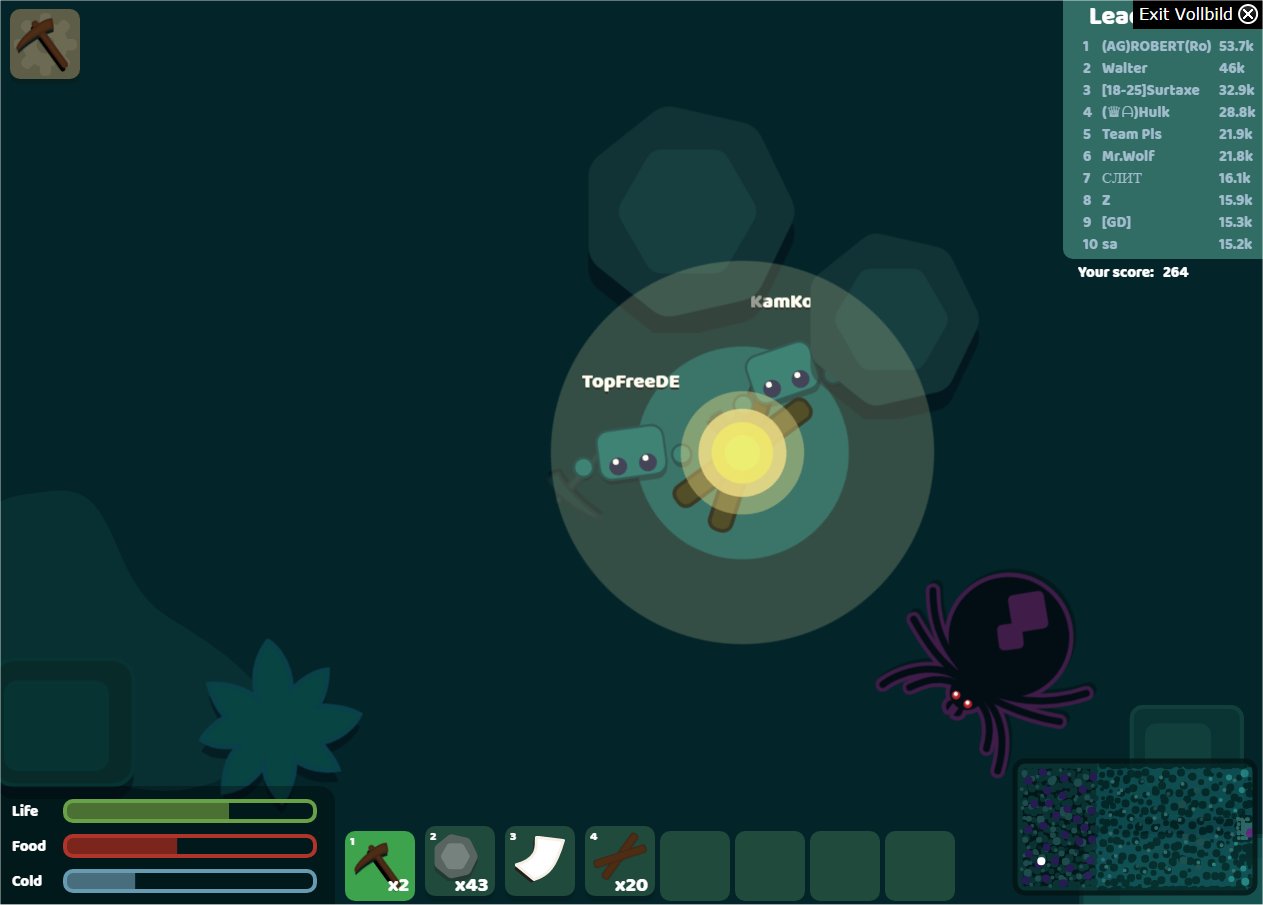Exit Vollbild fullscreen mode
Viewport: 1263px width, 905px height.
coord(1197,14)
